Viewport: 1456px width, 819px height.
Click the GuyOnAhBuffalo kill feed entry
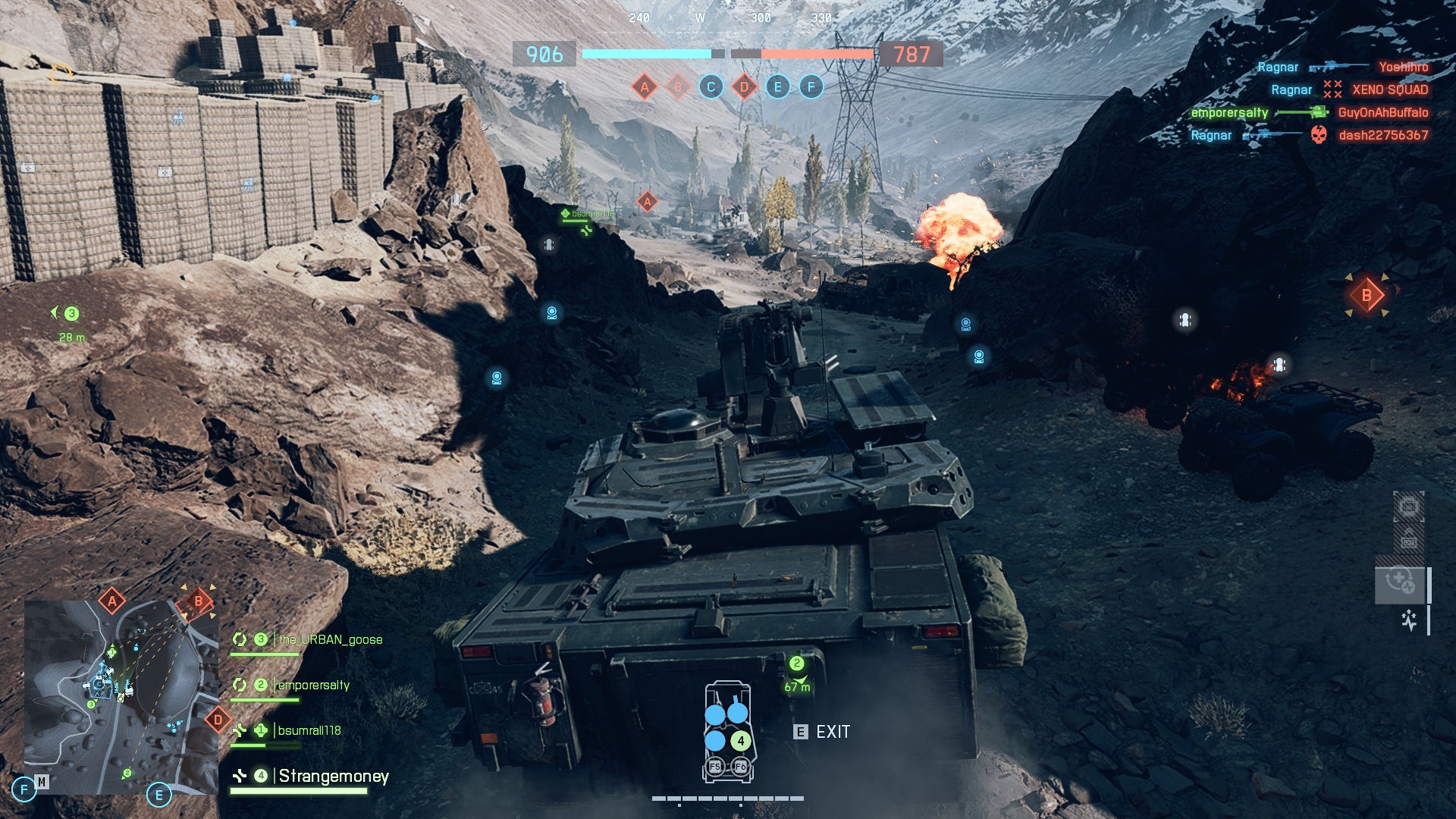[1383, 113]
